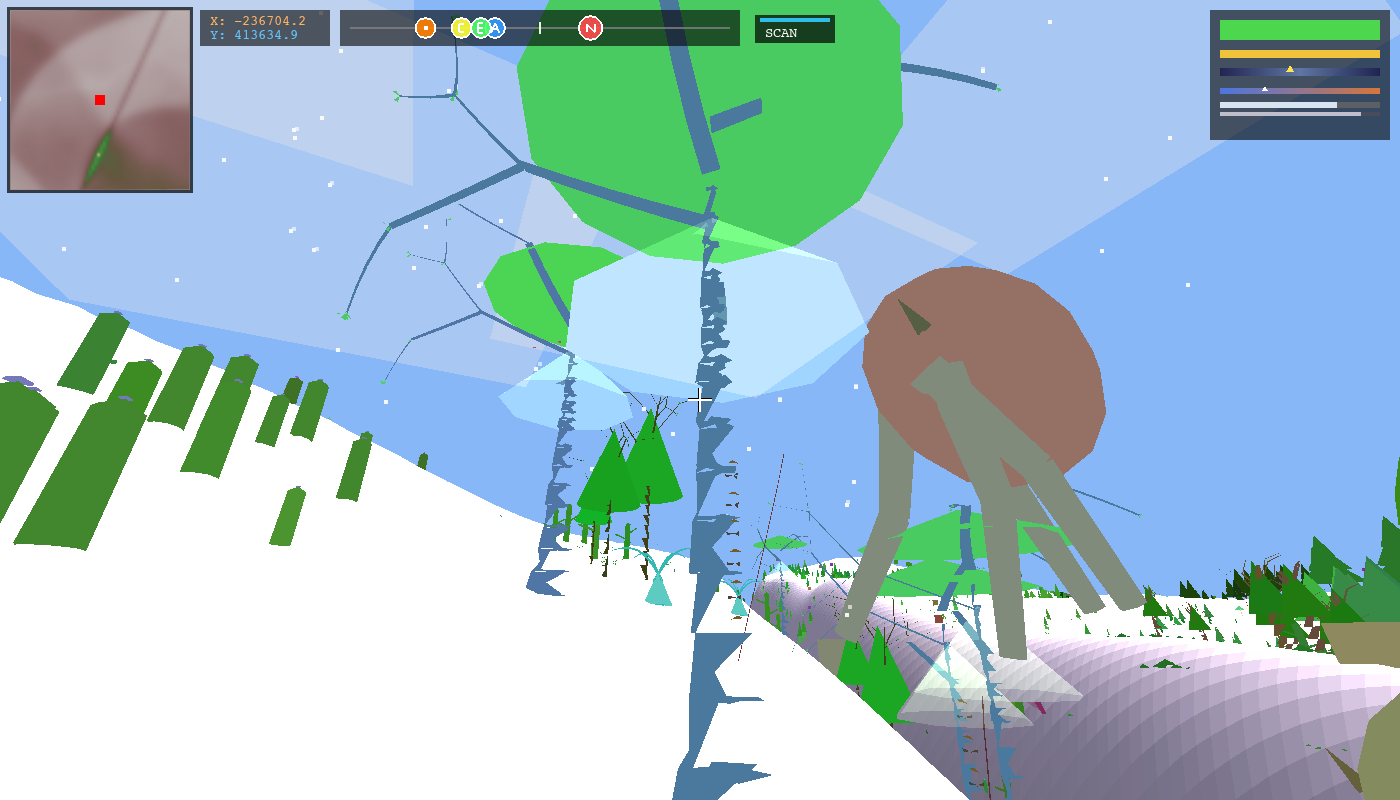
Task: Click the gray progress bar at the panel bottom
Action: click(1290, 113)
